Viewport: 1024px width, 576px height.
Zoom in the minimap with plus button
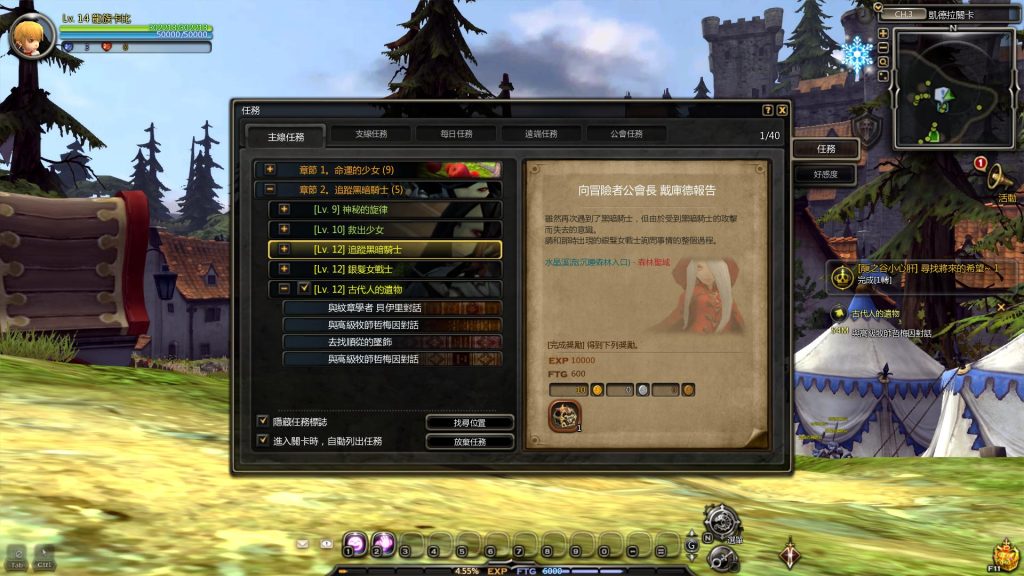[x=883, y=33]
